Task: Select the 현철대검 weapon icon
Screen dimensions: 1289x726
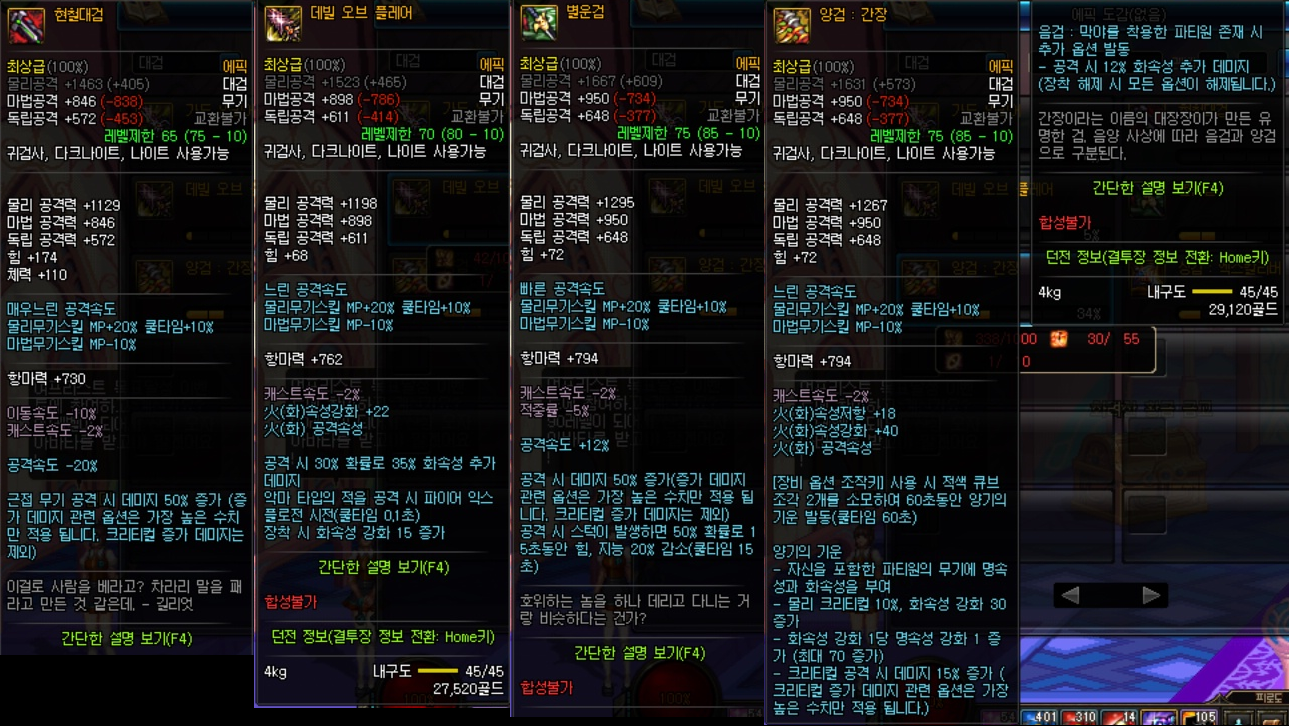Action: (25, 24)
